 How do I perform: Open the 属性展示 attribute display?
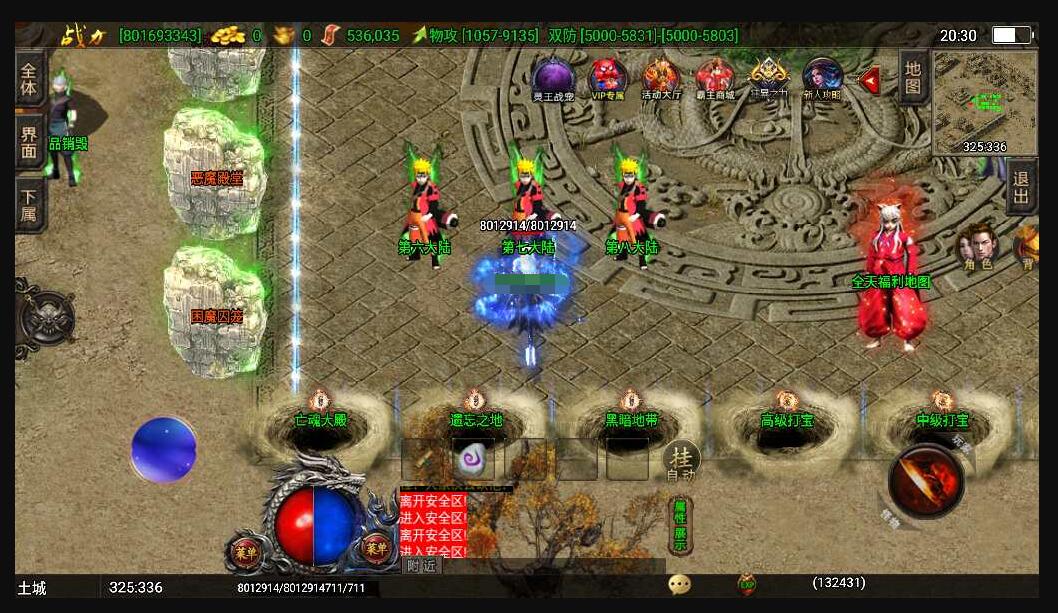point(680,525)
